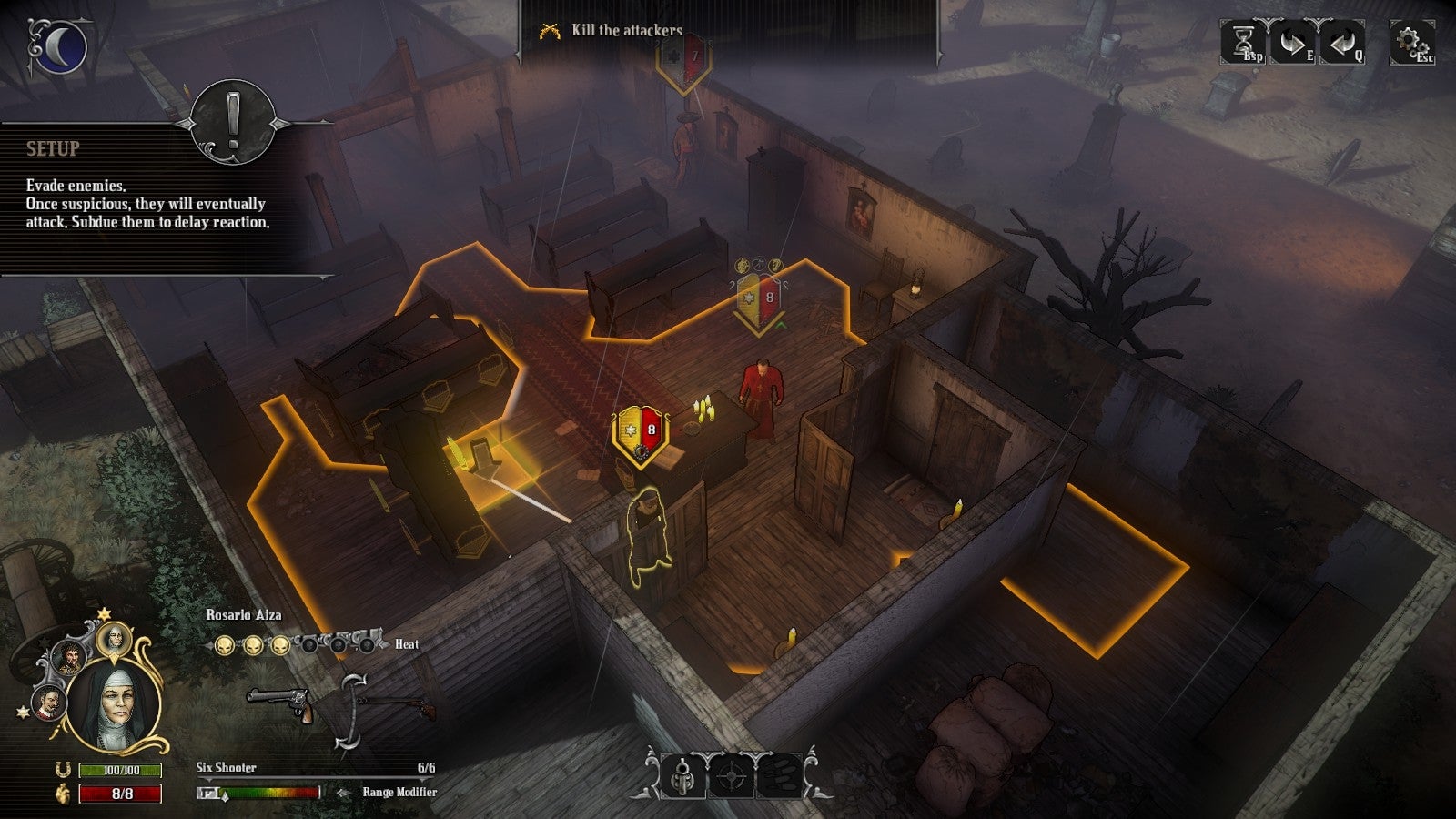The image size is (1456, 819).
Task: Cycle to next character with right arrow button
Action: 1291,42
